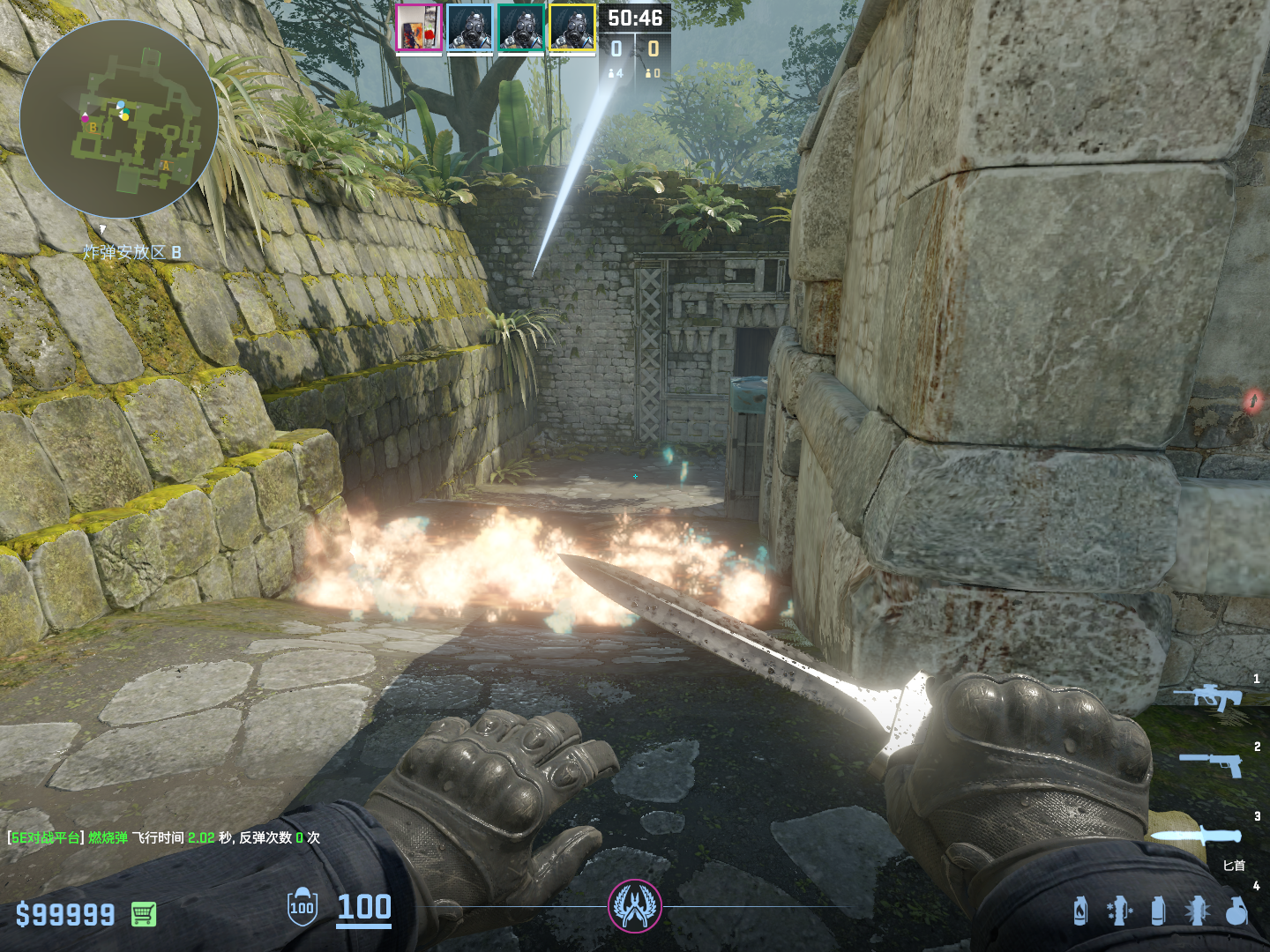Pick the decoy grenade icon
Image resolution: width=1270 pixels, height=952 pixels.
[1119, 911]
